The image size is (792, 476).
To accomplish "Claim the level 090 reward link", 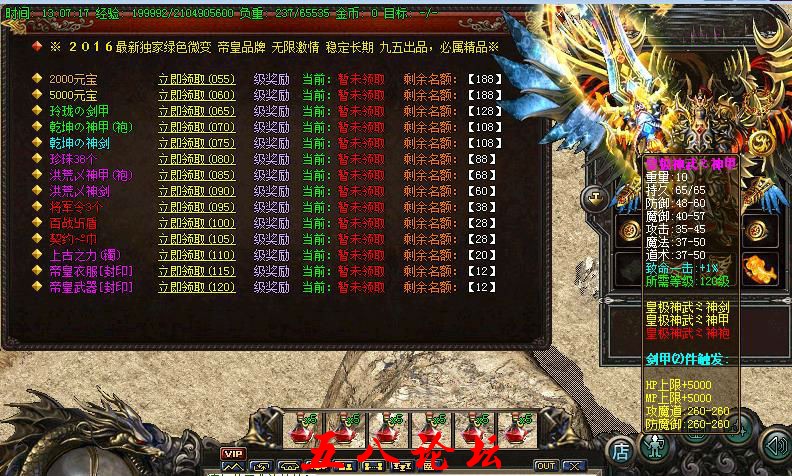I will (x=196, y=191).
